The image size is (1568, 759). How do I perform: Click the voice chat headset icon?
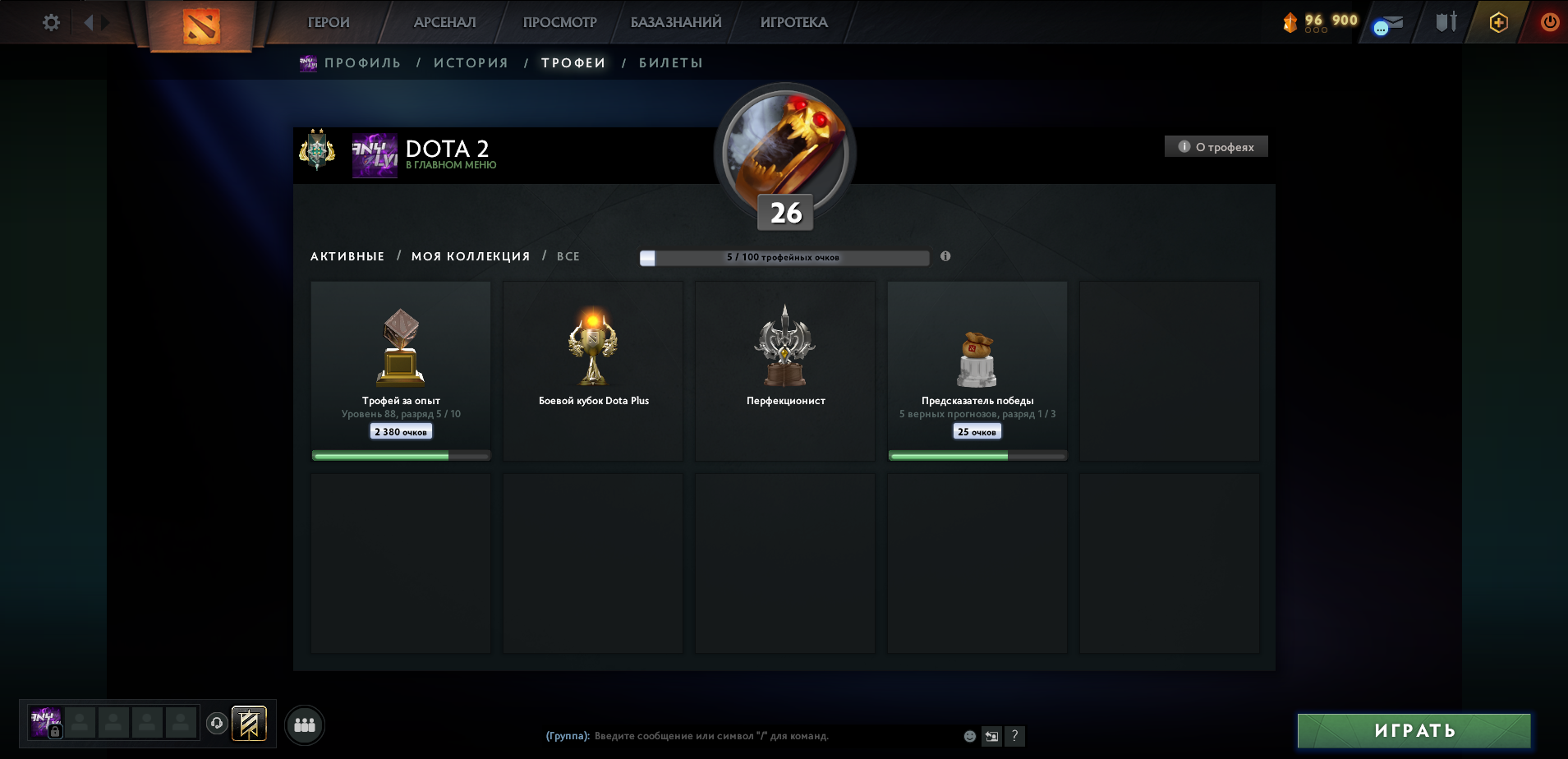(x=217, y=722)
